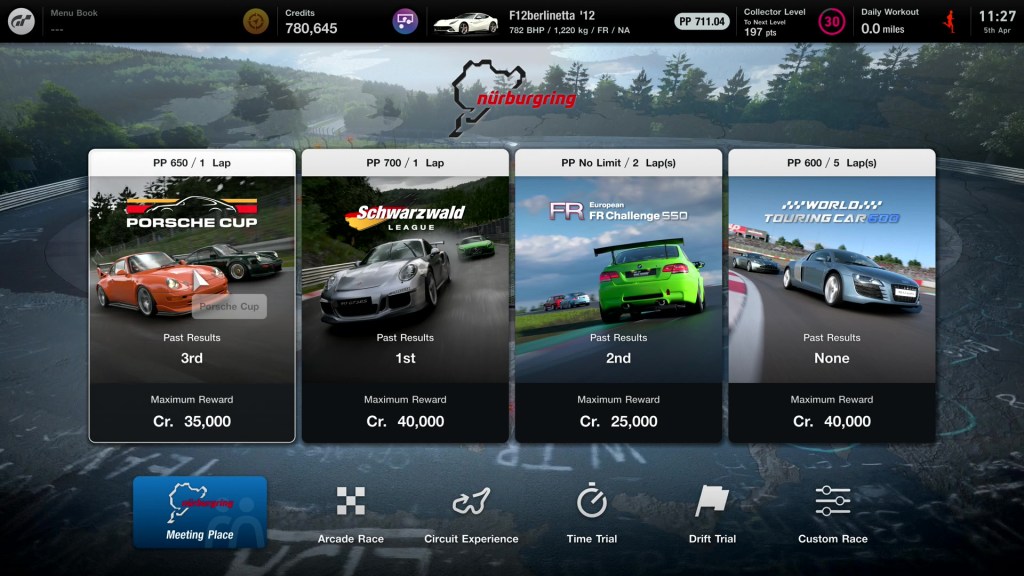Viewport: 1024px width, 576px height.
Task: Show the Collector Level 30 badge
Action: point(830,21)
